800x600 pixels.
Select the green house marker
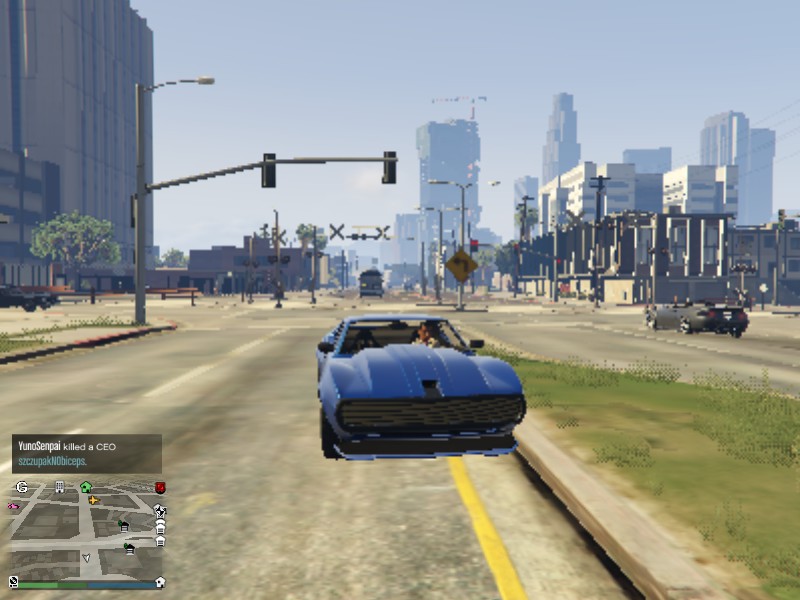[x=86, y=487]
